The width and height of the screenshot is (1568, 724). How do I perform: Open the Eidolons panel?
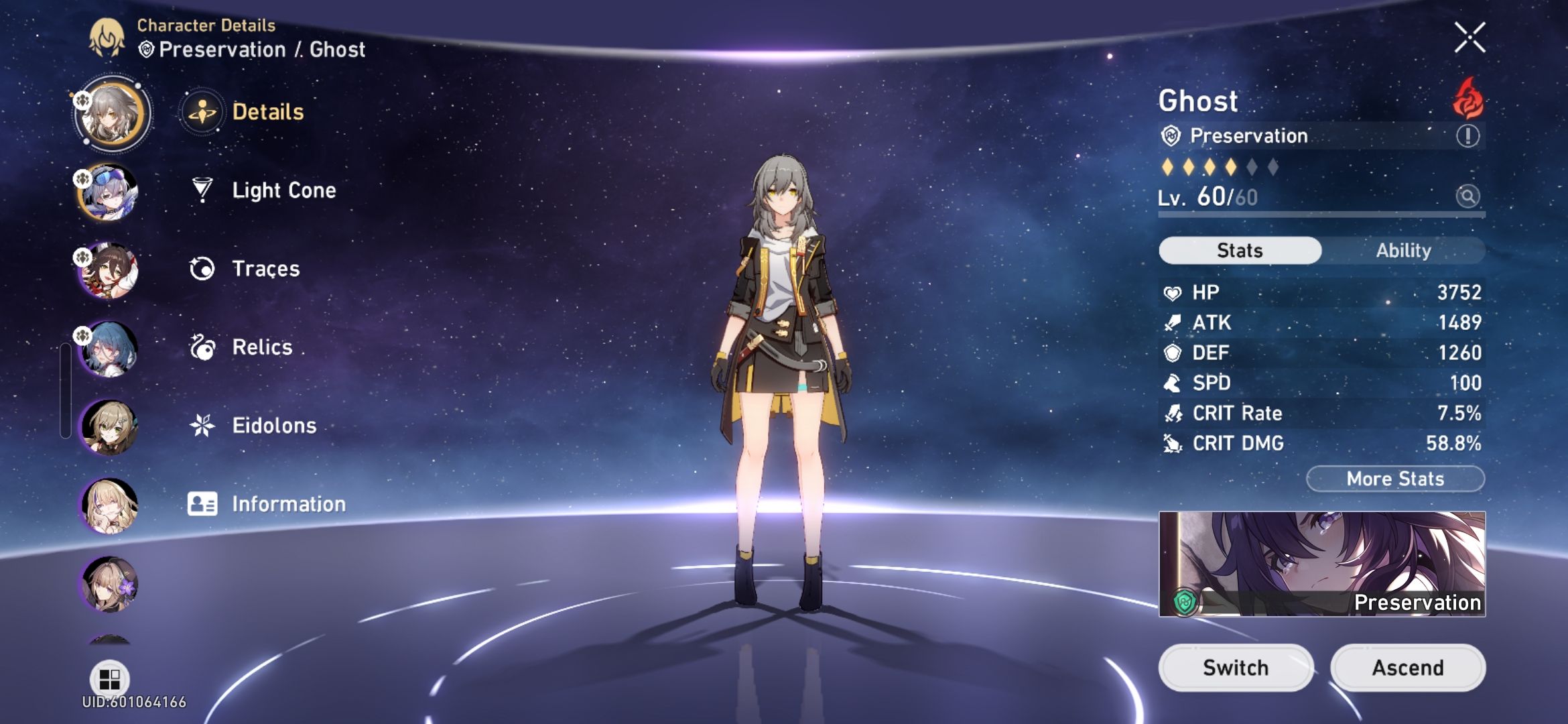pos(273,425)
